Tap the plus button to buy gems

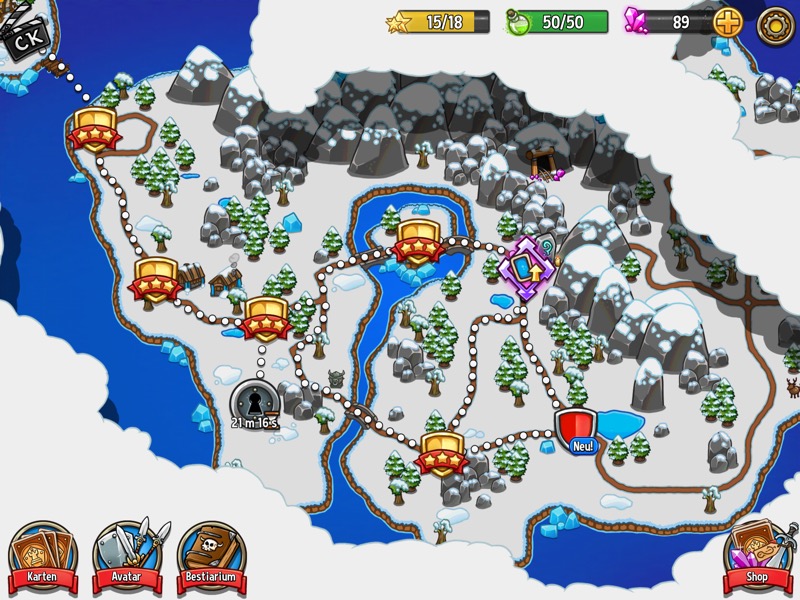click(x=728, y=22)
